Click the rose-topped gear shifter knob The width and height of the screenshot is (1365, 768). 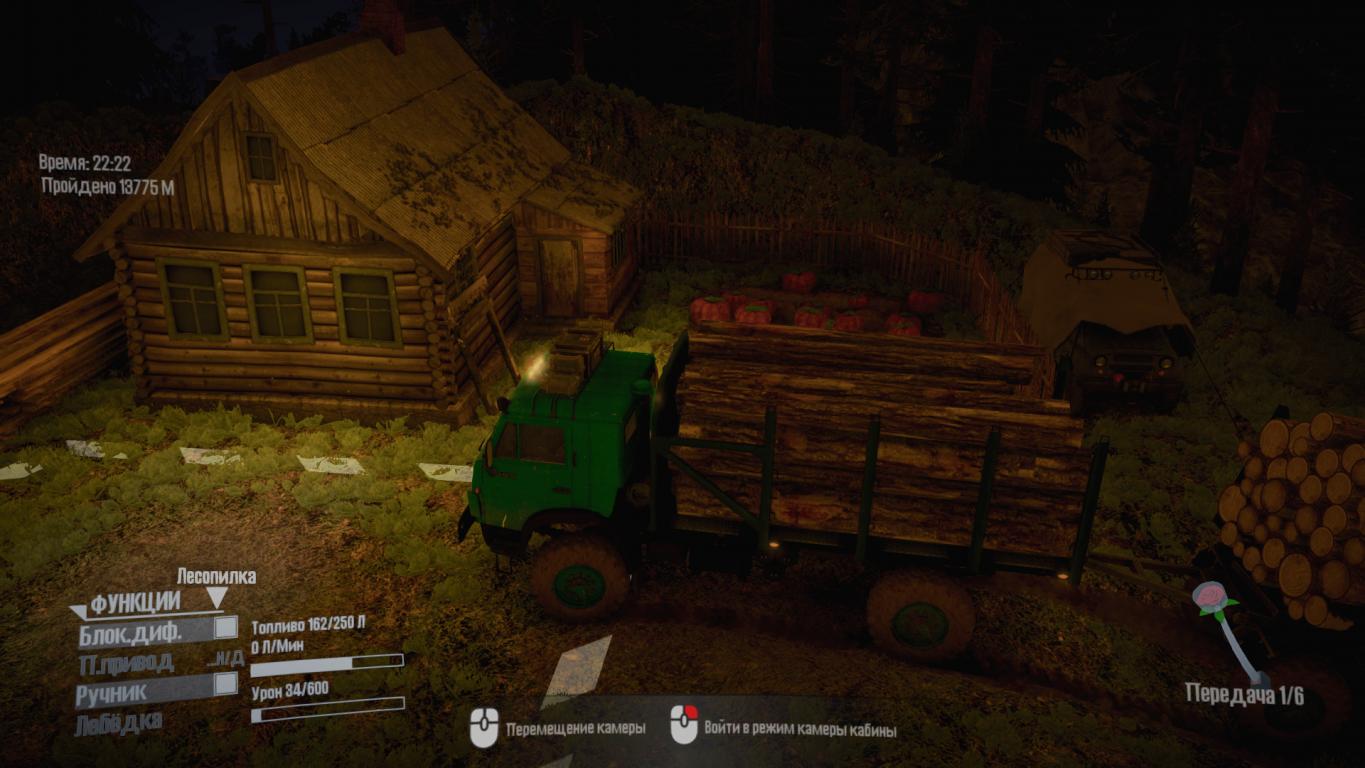coord(1213,600)
